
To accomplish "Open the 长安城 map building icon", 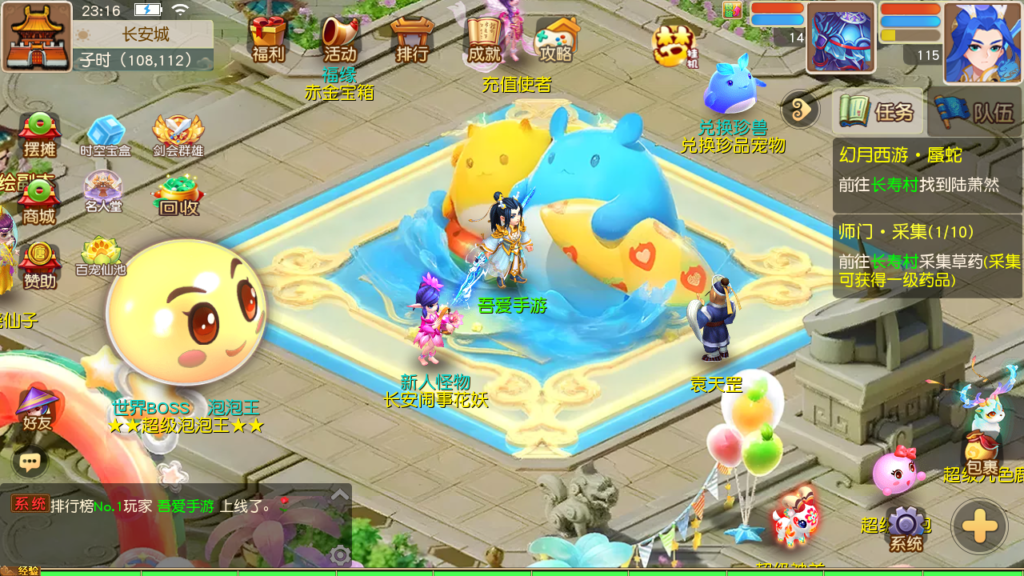I will 37,36.
